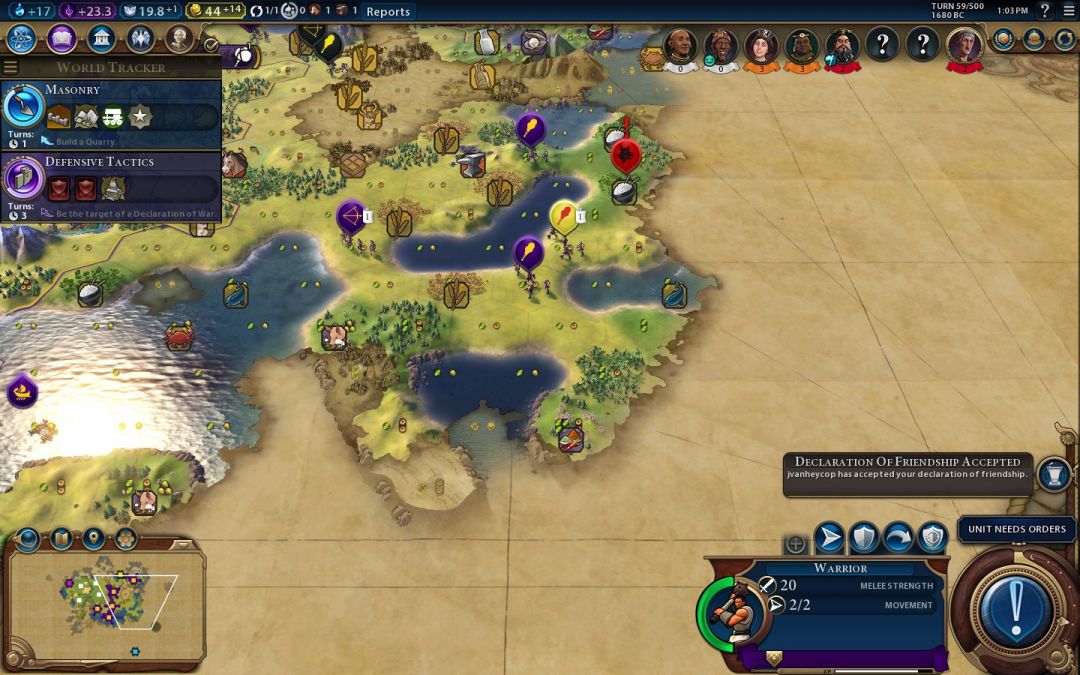Open the Declaration of Friendship notification
This screenshot has height=675, width=1080.
[x=907, y=468]
